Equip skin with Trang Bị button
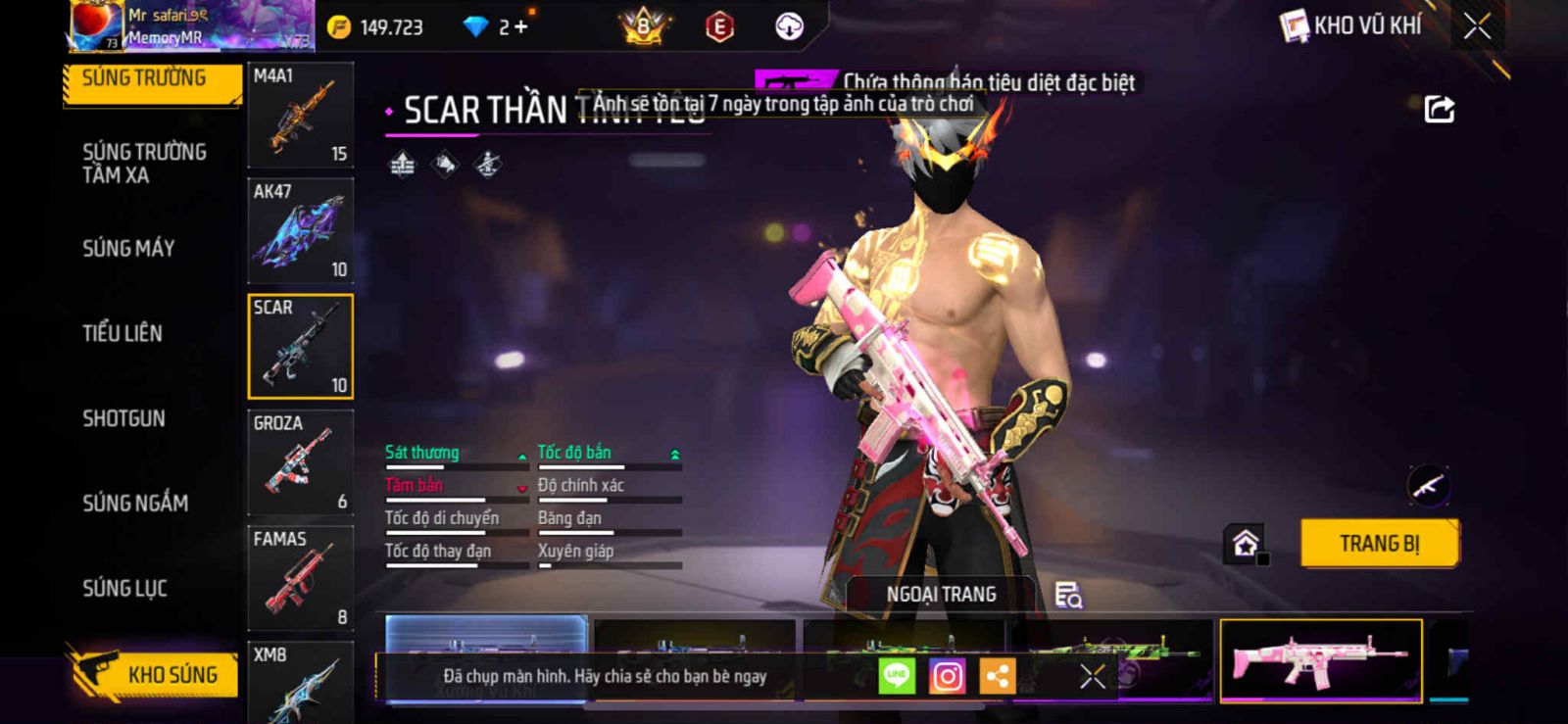The height and width of the screenshot is (724, 1568). [1379, 544]
